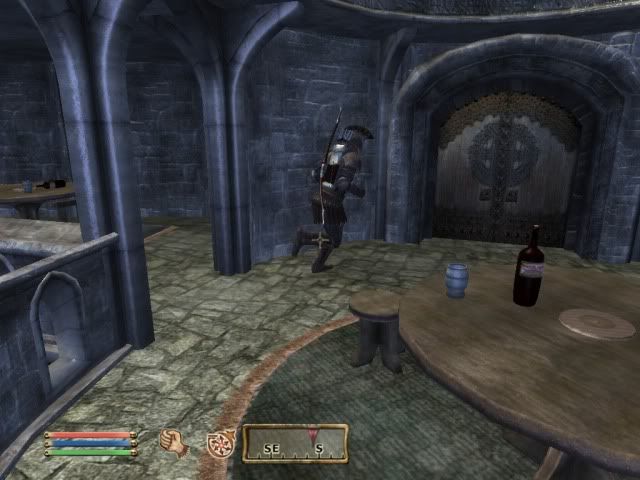Select the active spell icon
The width and height of the screenshot is (640, 480).
220,443
